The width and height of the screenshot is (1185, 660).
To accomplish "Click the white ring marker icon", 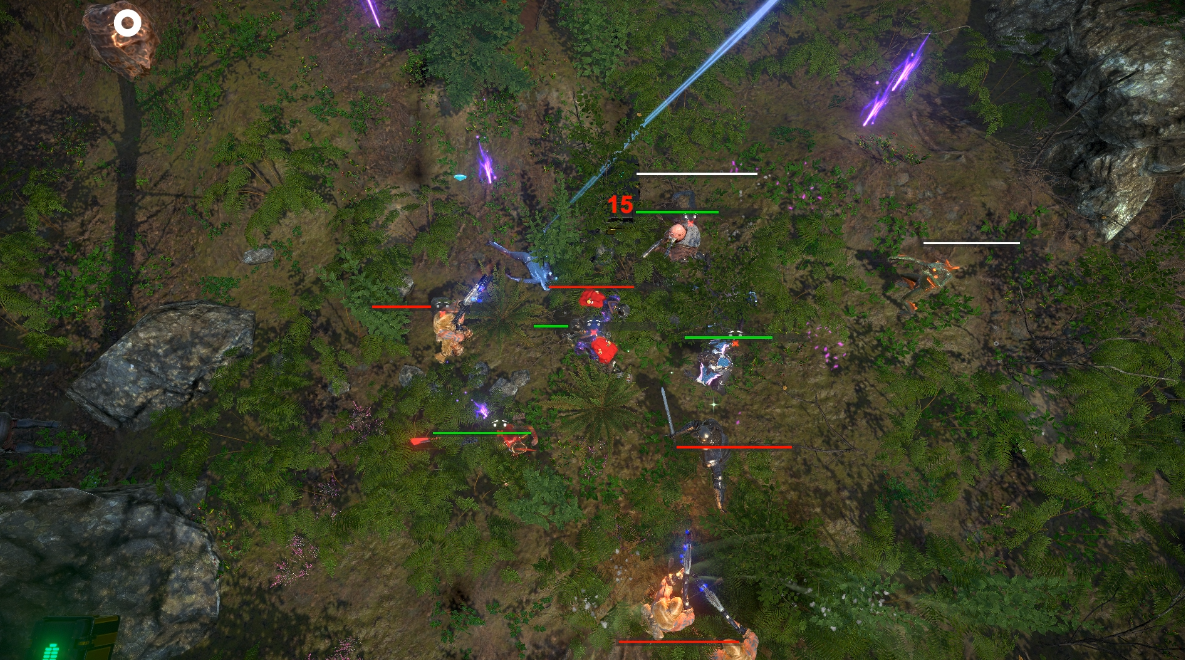I will click(127, 22).
